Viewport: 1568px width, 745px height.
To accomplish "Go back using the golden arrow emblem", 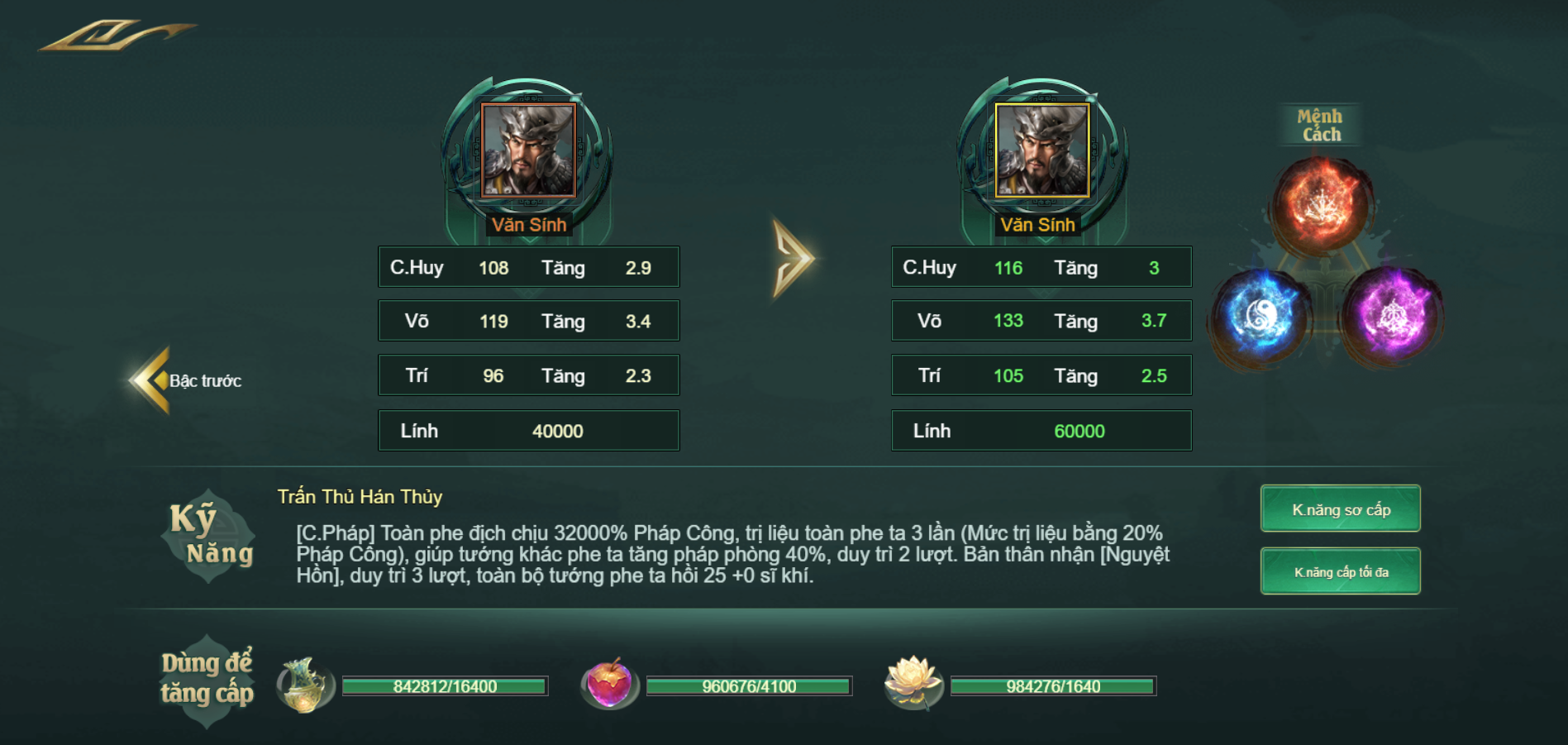I will pyautogui.click(x=116, y=36).
